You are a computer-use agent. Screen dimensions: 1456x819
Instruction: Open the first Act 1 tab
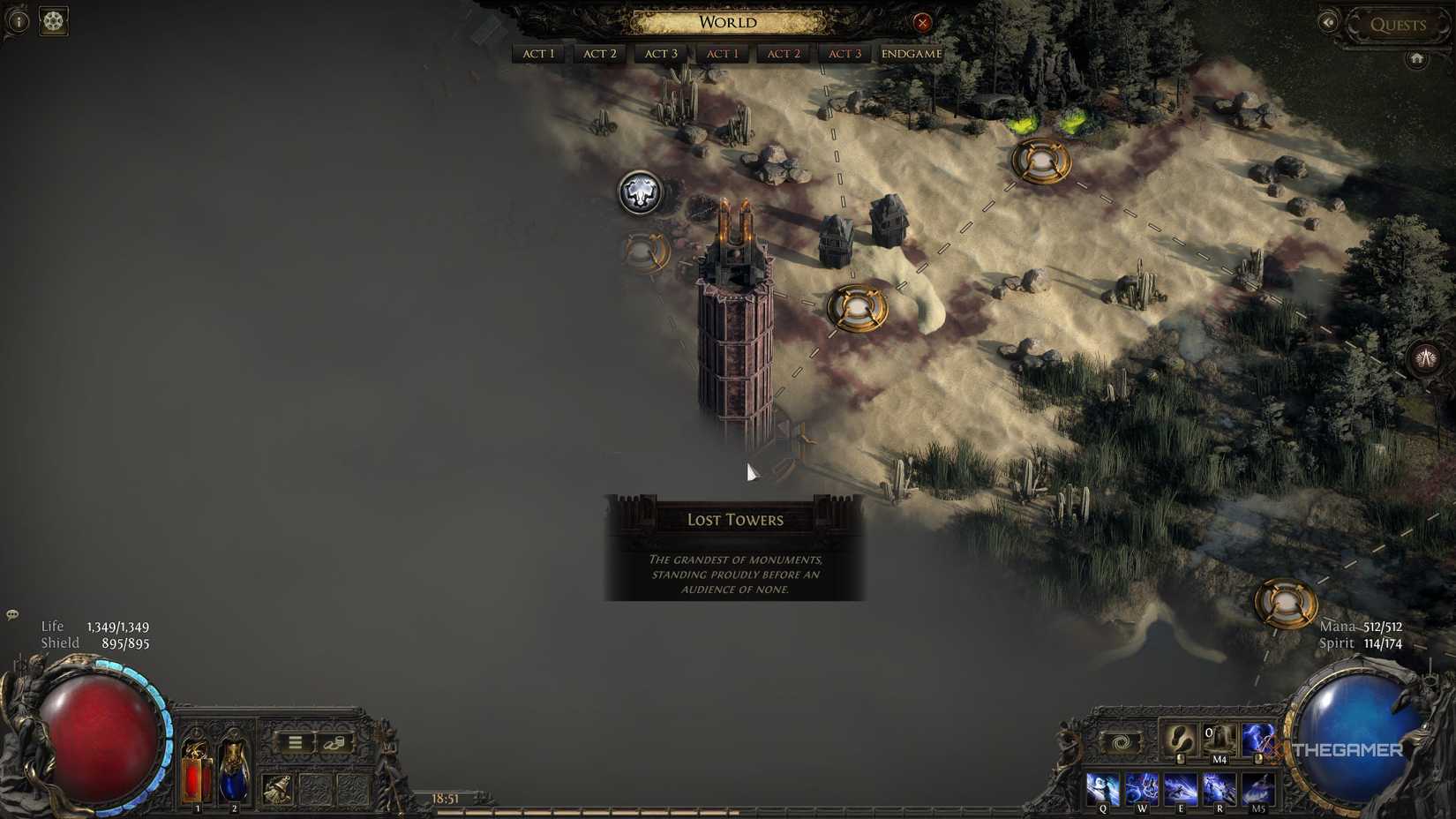click(538, 53)
